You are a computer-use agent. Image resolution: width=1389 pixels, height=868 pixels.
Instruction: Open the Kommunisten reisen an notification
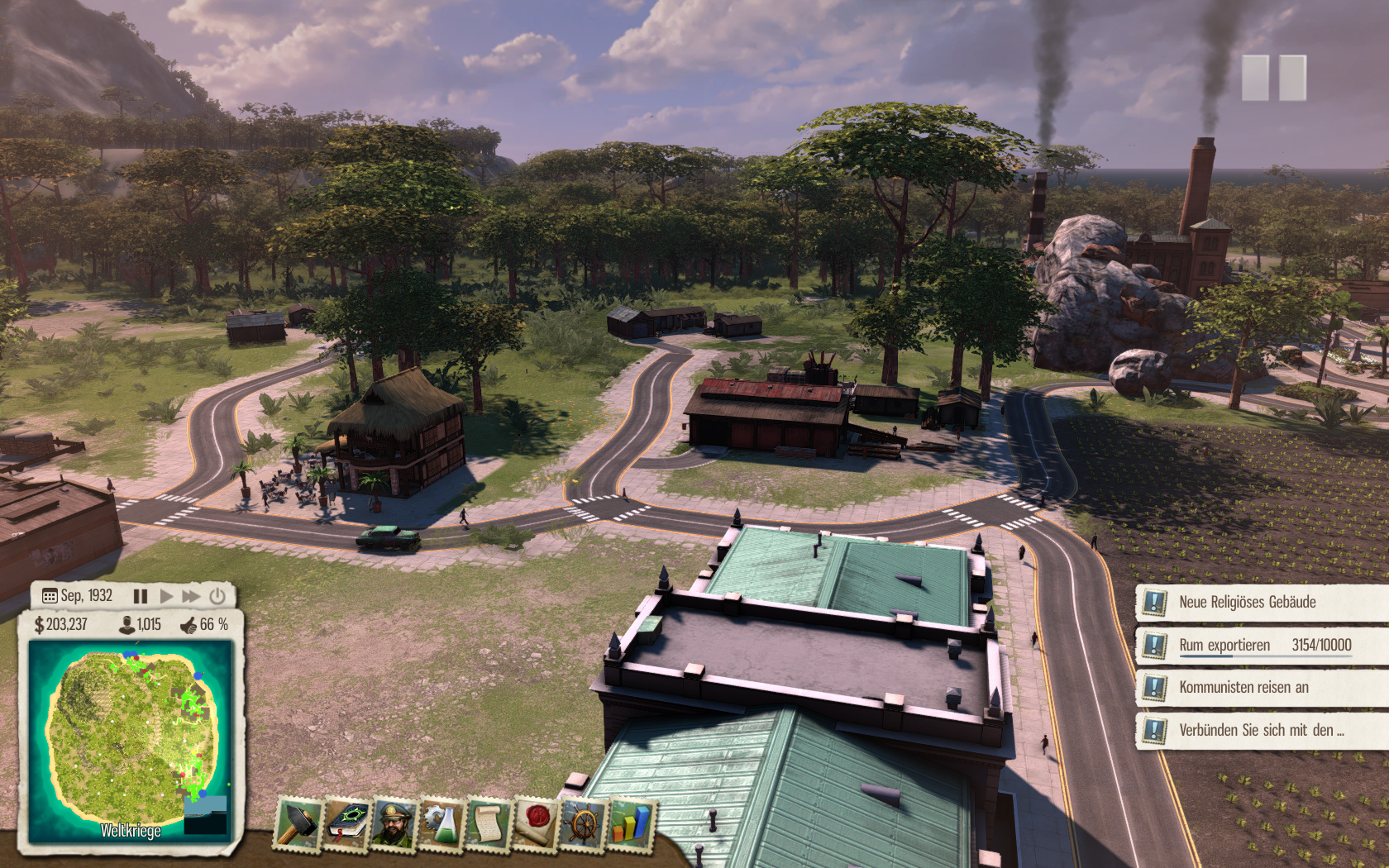point(1243,687)
